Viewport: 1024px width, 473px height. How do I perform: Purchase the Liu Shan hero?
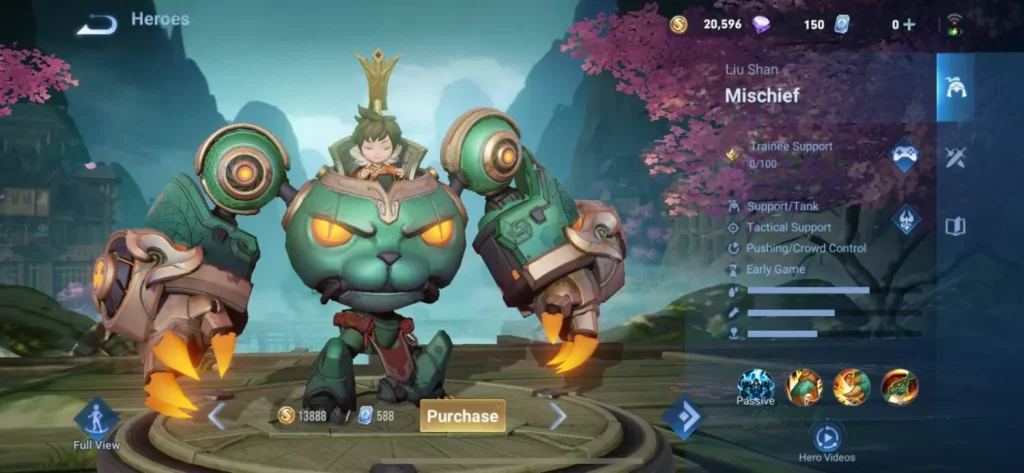462,415
